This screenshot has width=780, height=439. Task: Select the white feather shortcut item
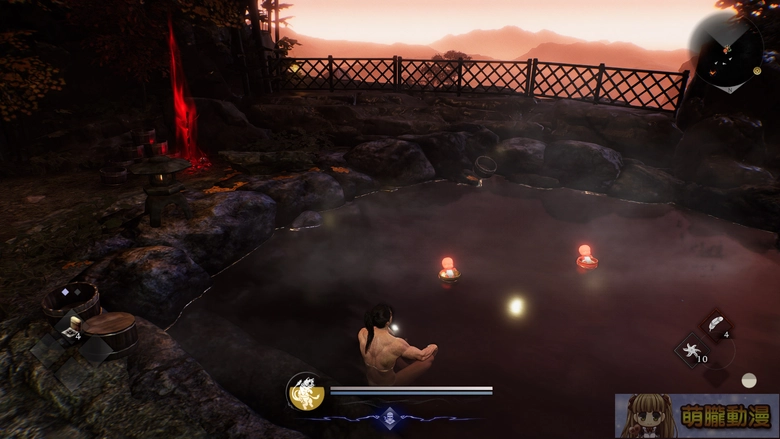(716, 324)
